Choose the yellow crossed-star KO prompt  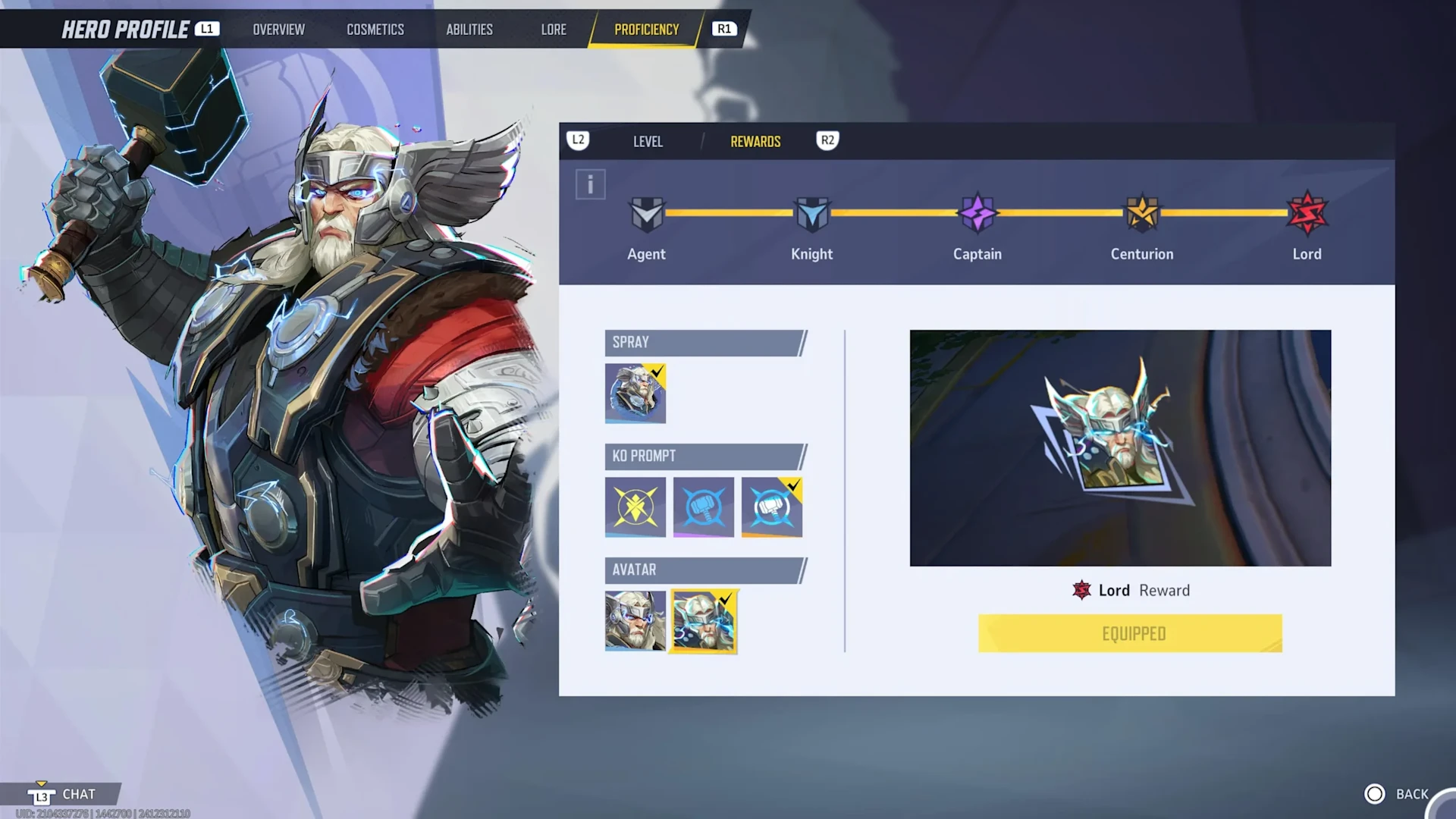pos(635,507)
